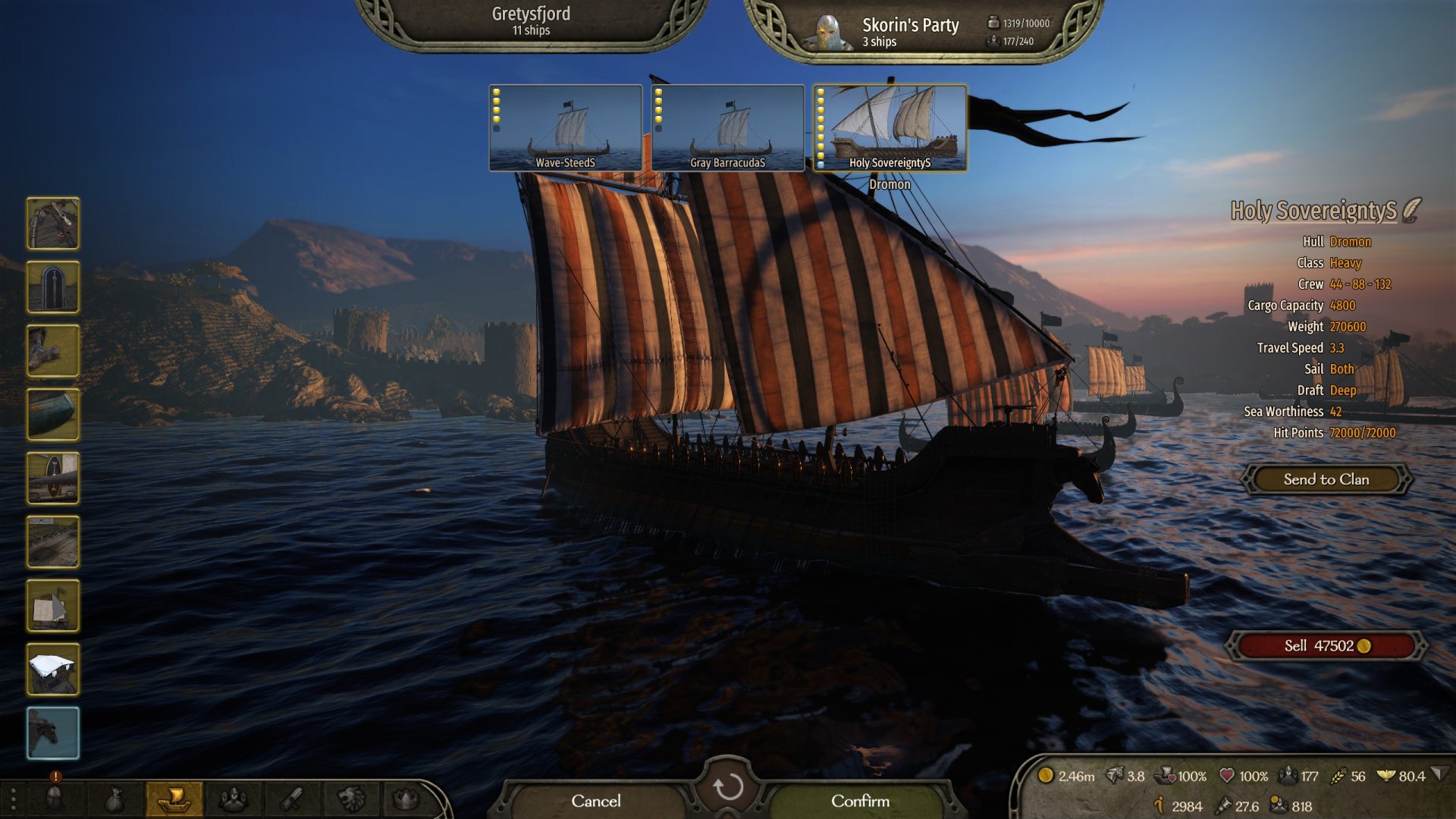Open the character screen helmet tab

[x=55, y=799]
